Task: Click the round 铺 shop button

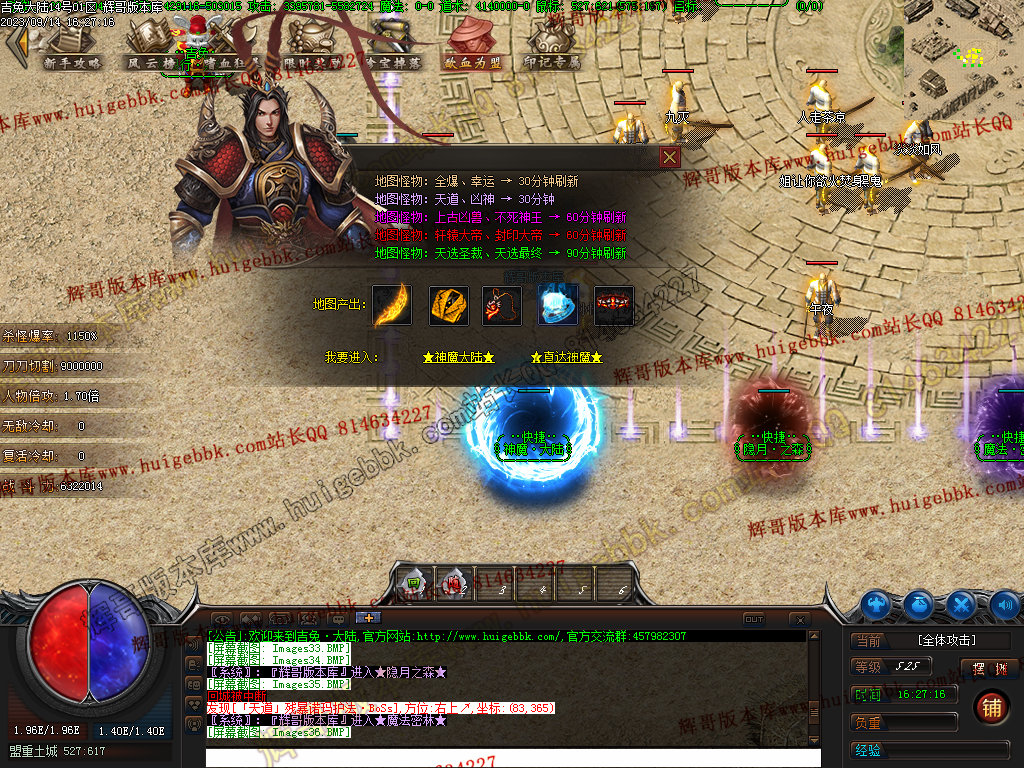Action: click(990, 708)
